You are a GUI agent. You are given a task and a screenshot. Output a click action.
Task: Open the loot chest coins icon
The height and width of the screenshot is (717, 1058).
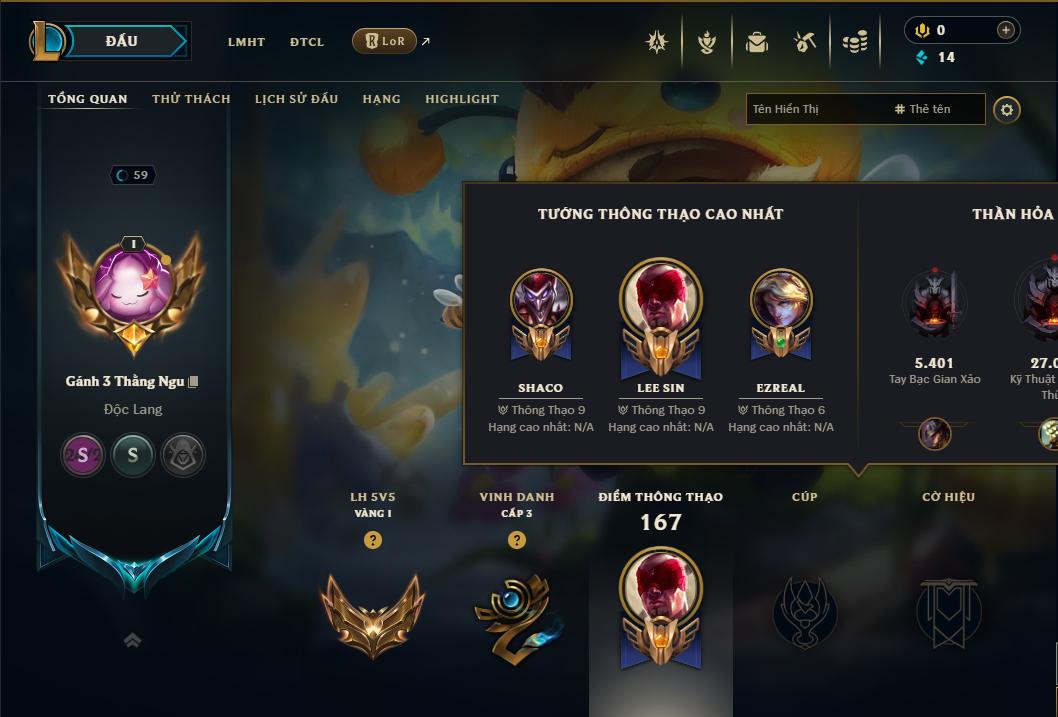tap(855, 42)
